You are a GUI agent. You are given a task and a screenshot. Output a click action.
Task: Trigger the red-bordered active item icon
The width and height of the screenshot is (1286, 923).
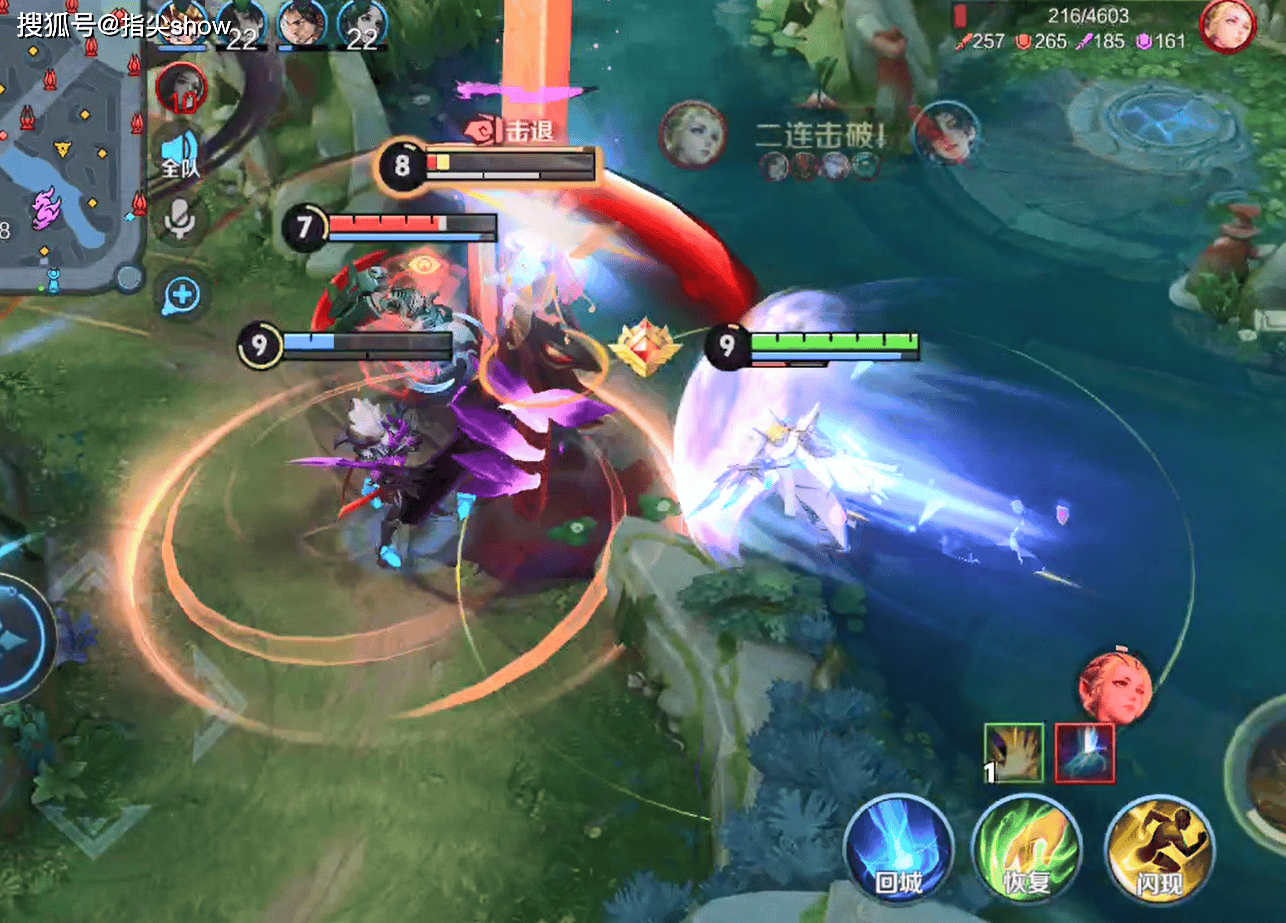pos(1084,752)
